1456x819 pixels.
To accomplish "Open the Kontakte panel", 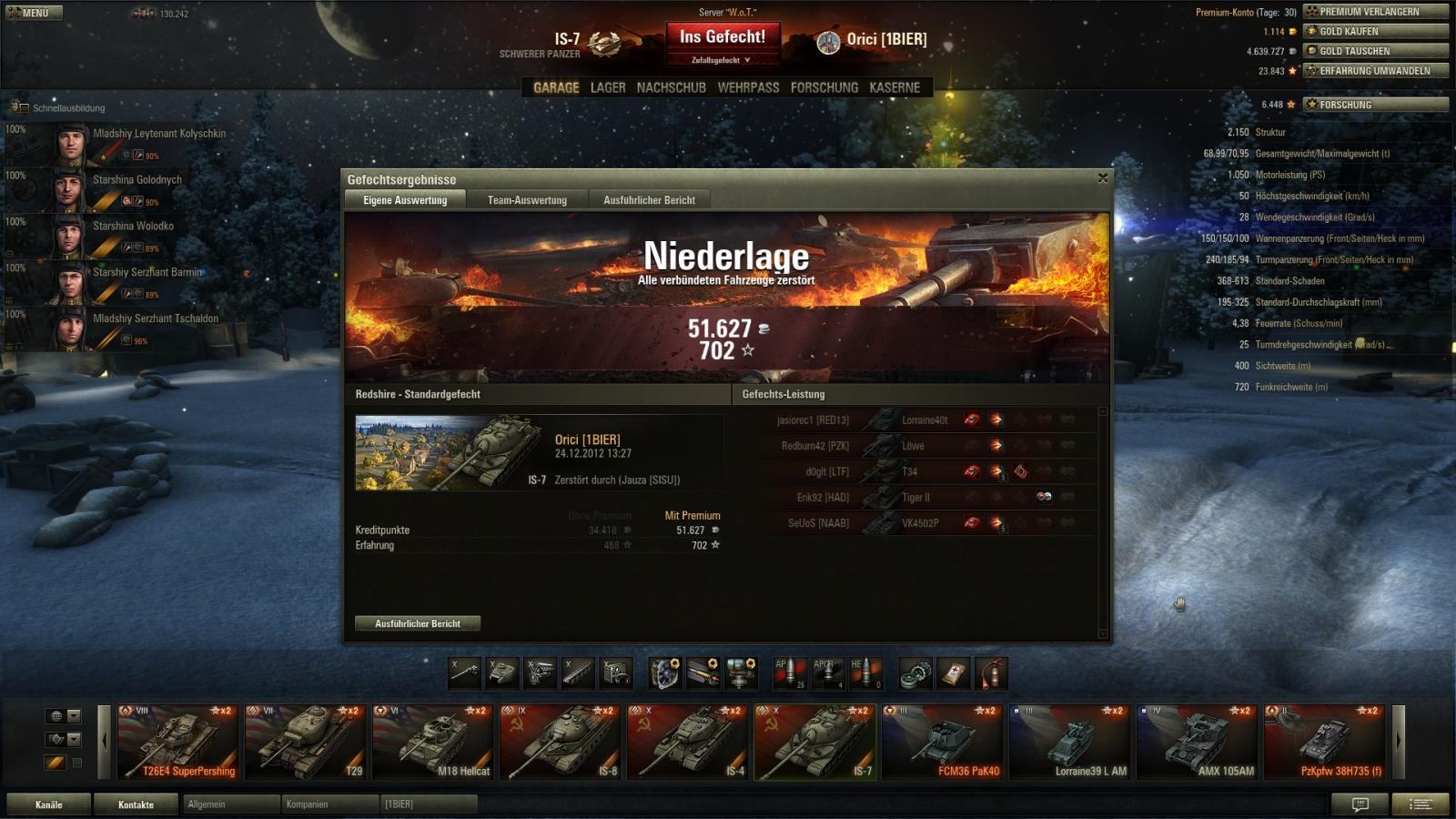I will click(x=136, y=804).
